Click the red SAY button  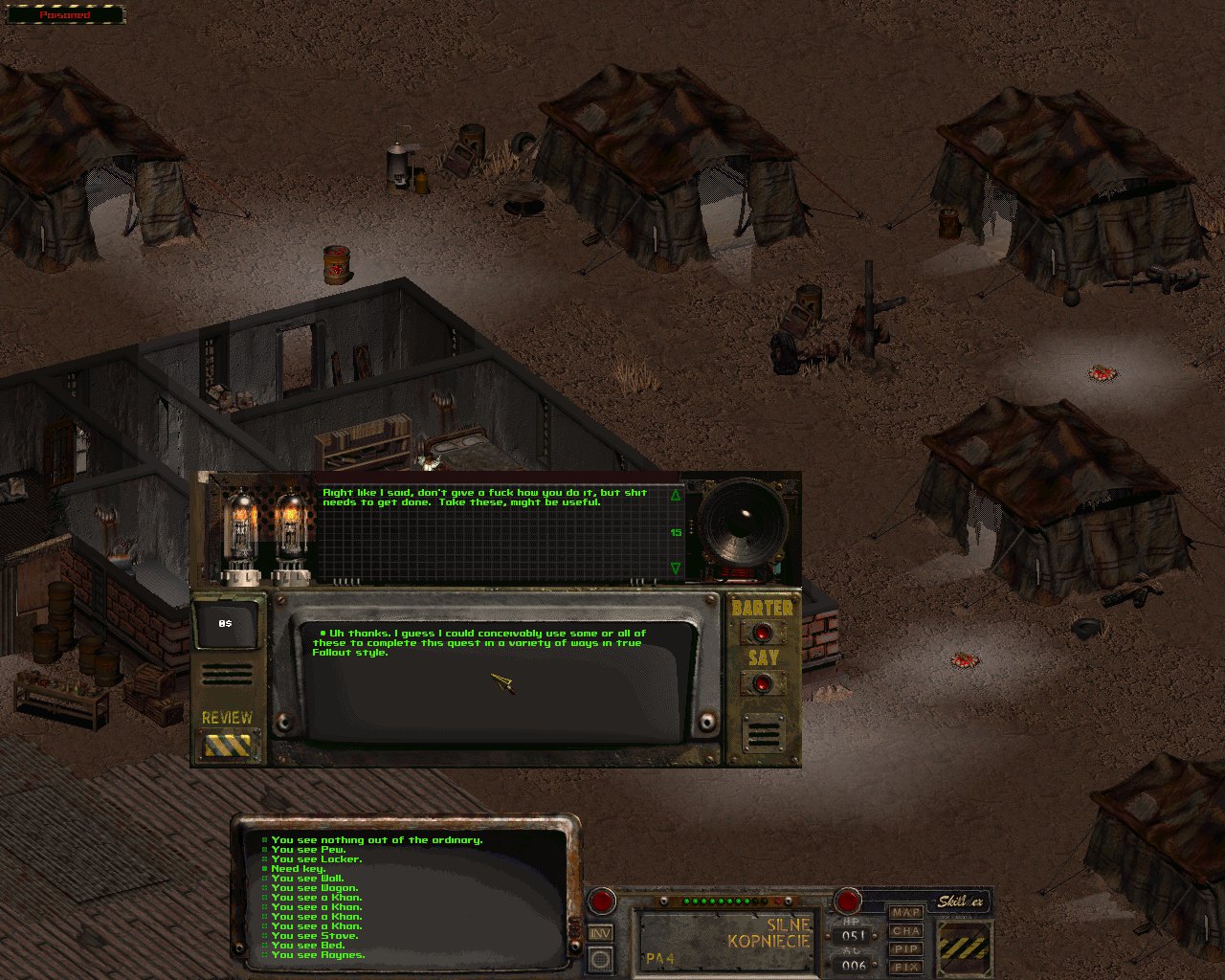click(x=763, y=683)
